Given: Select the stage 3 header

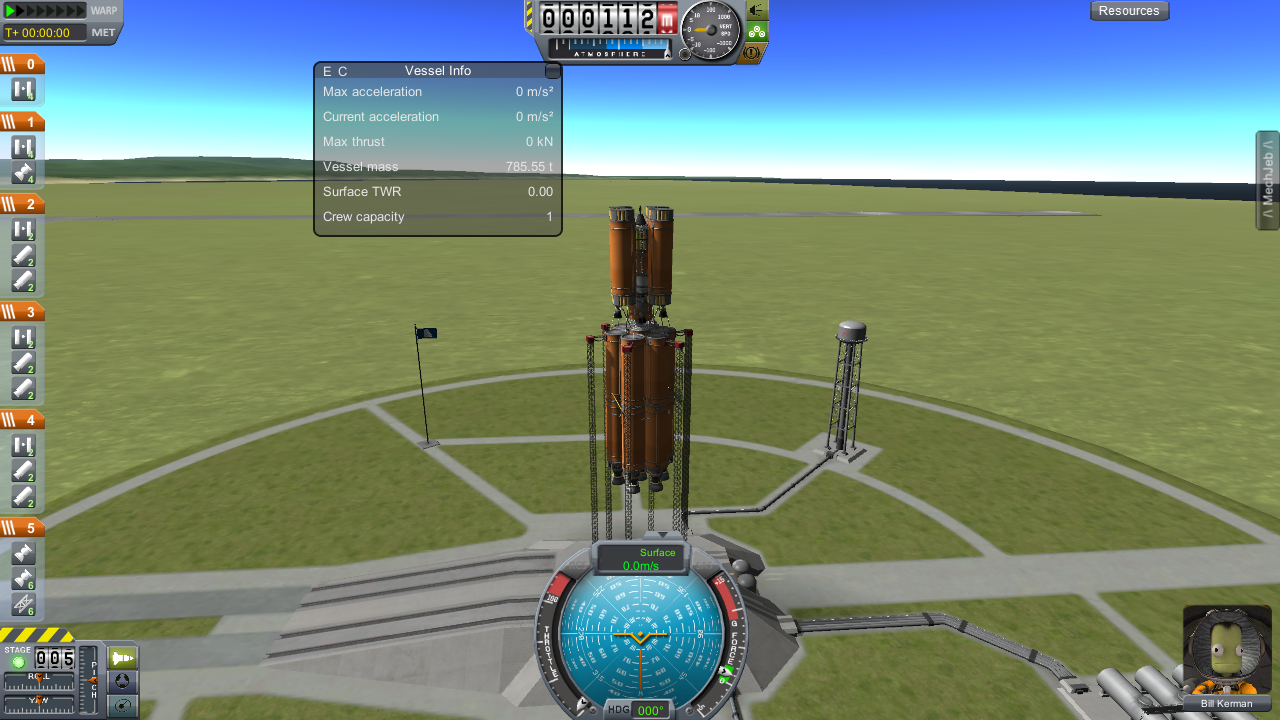Looking at the screenshot, I should point(22,312).
